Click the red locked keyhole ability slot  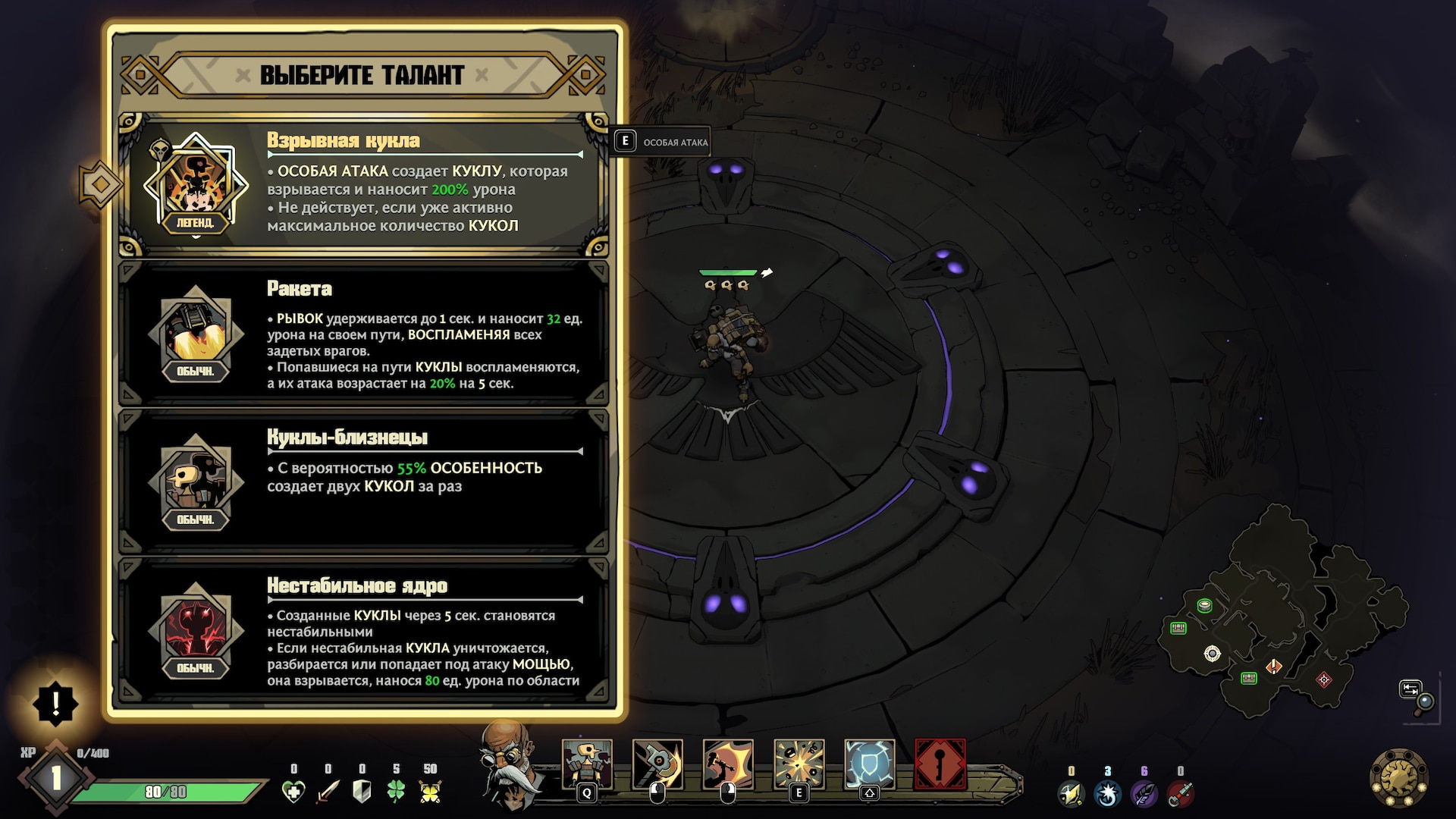[x=940, y=764]
